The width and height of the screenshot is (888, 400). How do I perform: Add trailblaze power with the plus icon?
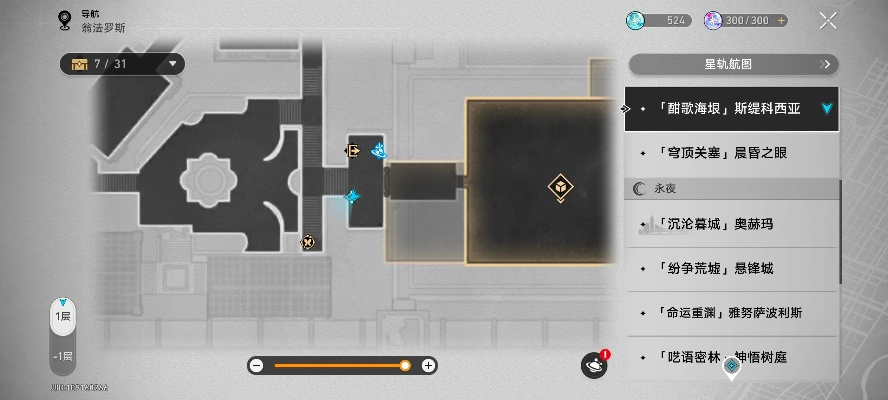click(781, 20)
